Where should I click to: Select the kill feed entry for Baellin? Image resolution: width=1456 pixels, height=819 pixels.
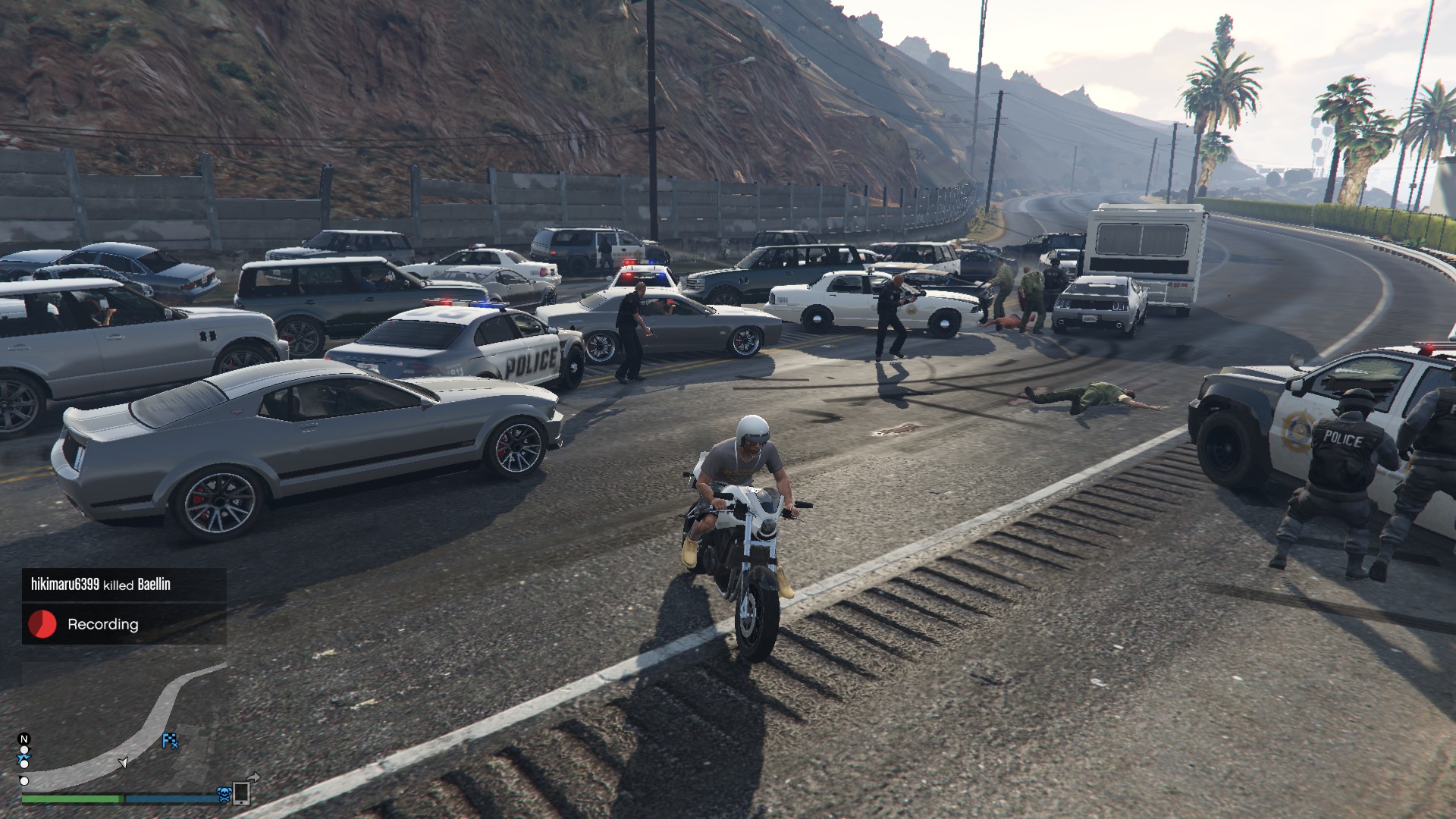coord(101,585)
